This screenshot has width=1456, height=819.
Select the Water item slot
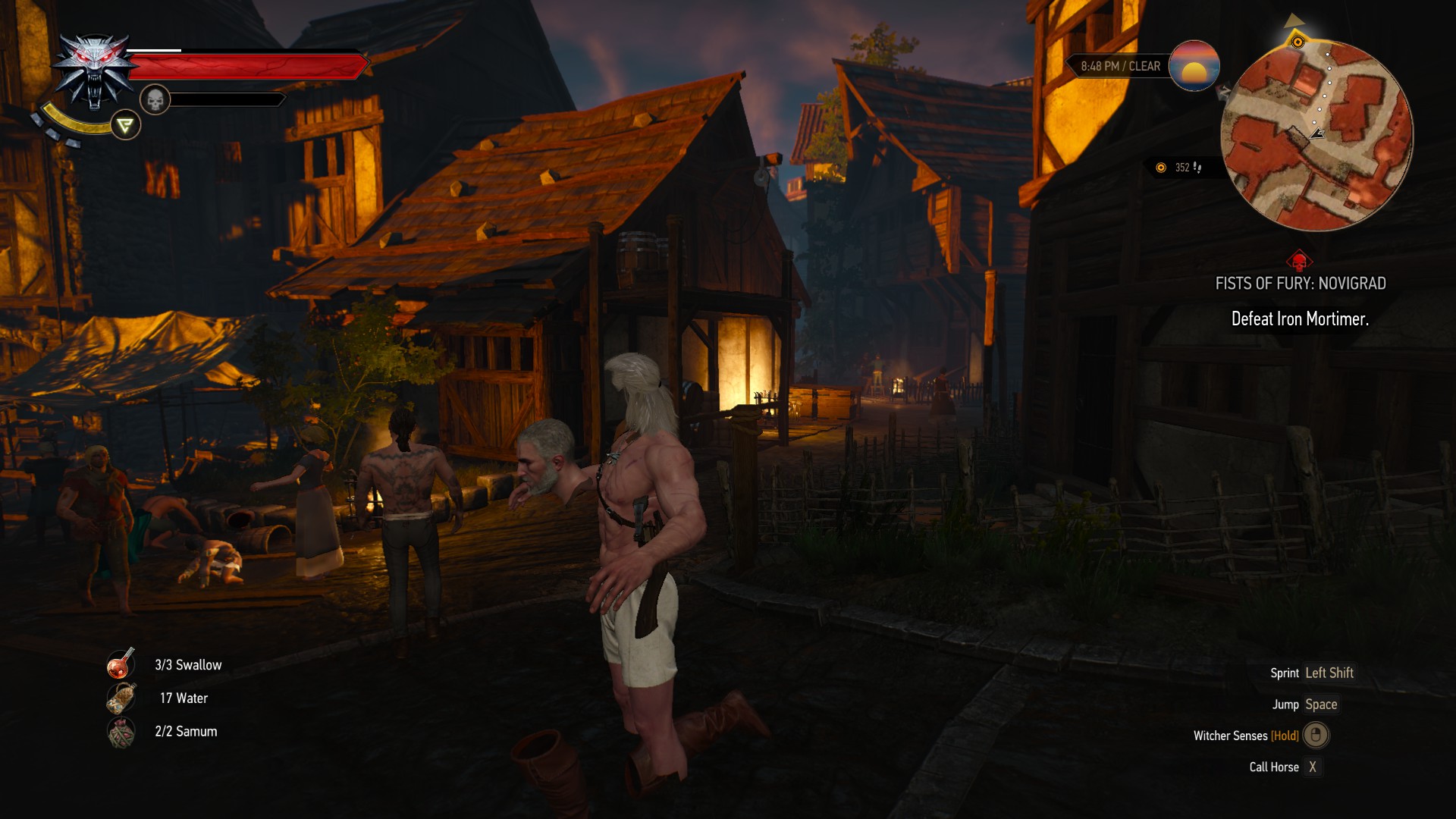click(x=121, y=698)
